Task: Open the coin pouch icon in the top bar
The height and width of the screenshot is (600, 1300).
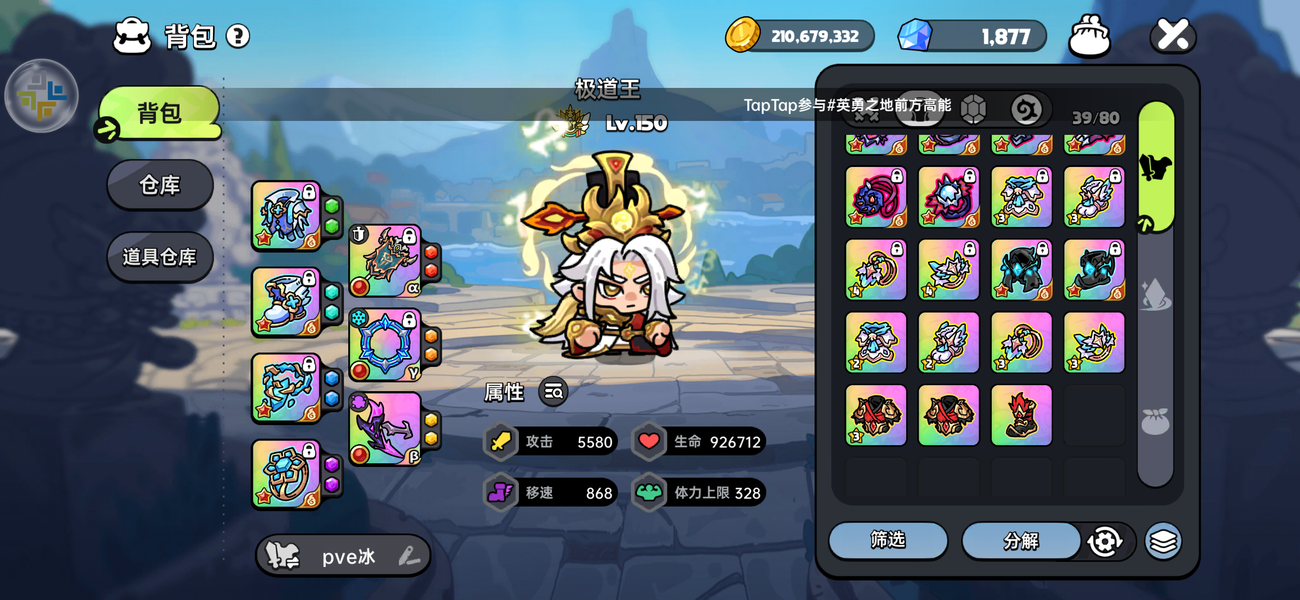Action: pyautogui.click(x=1089, y=38)
